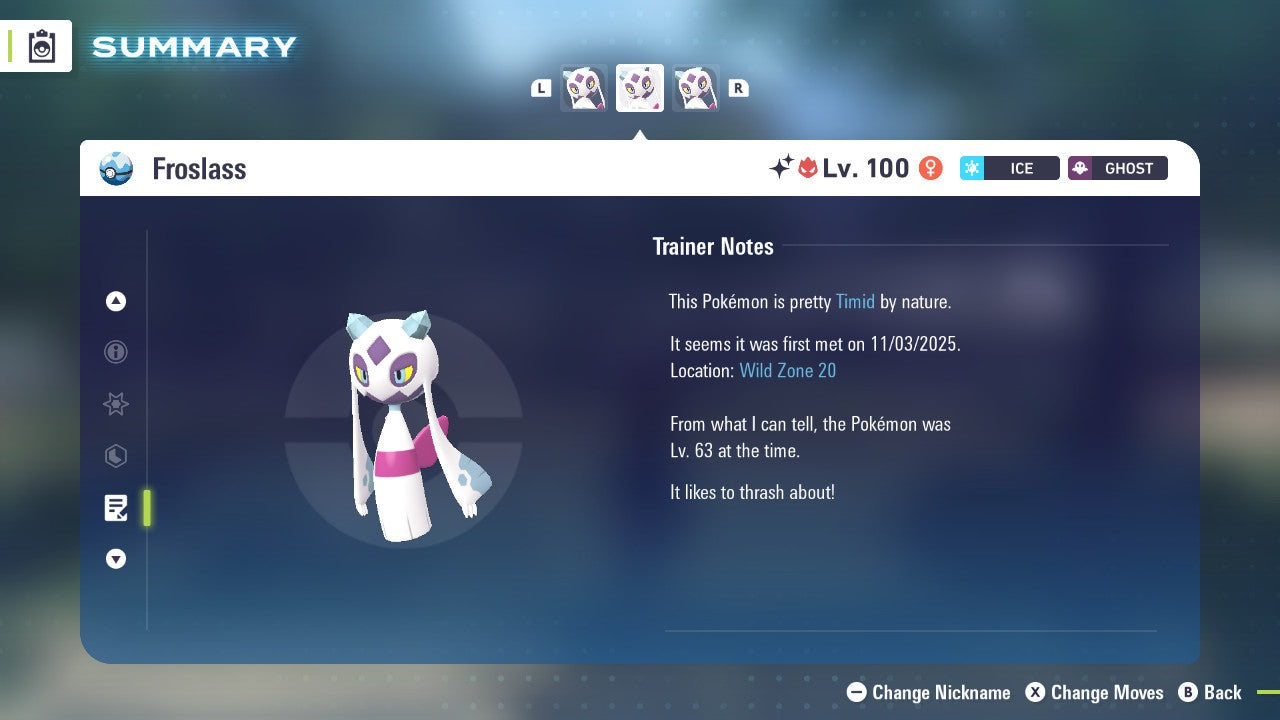Screen dimensions: 1280x720
Task: Click the red mark icon left of Lv. 100
Action: 806,168
